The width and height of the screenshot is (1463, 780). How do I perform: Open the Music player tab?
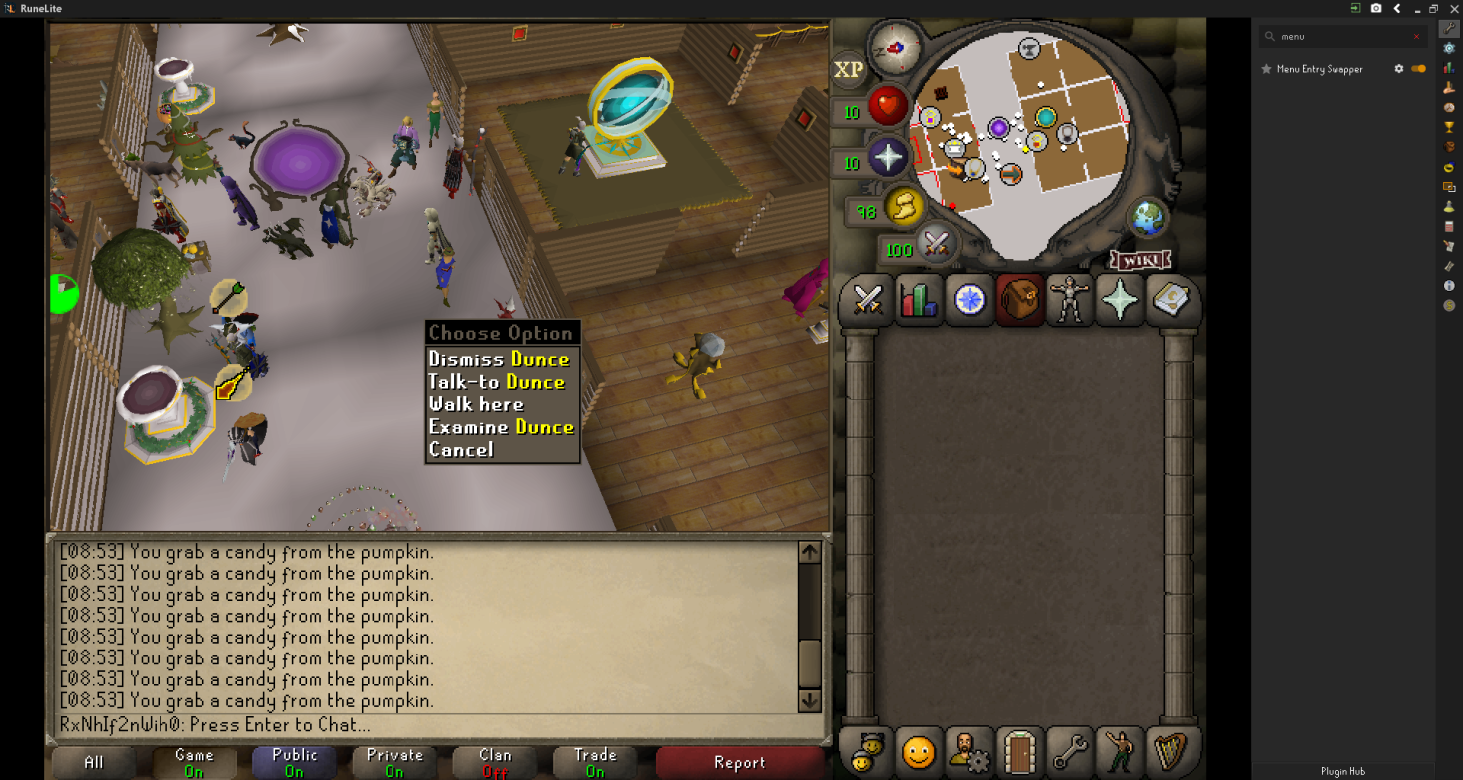coord(1171,751)
